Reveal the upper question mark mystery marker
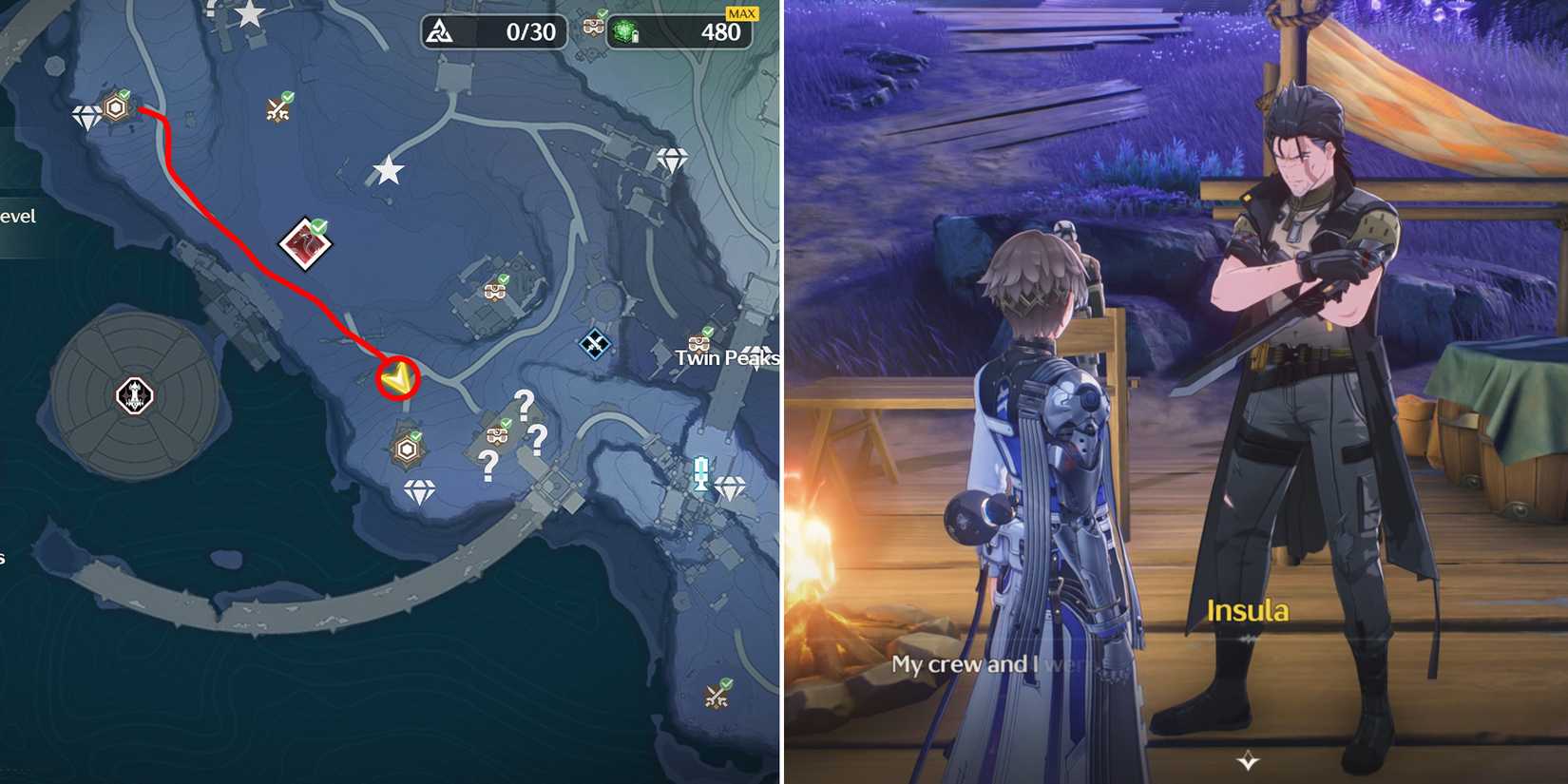1568x784 pixels. [x=525, y=403]
